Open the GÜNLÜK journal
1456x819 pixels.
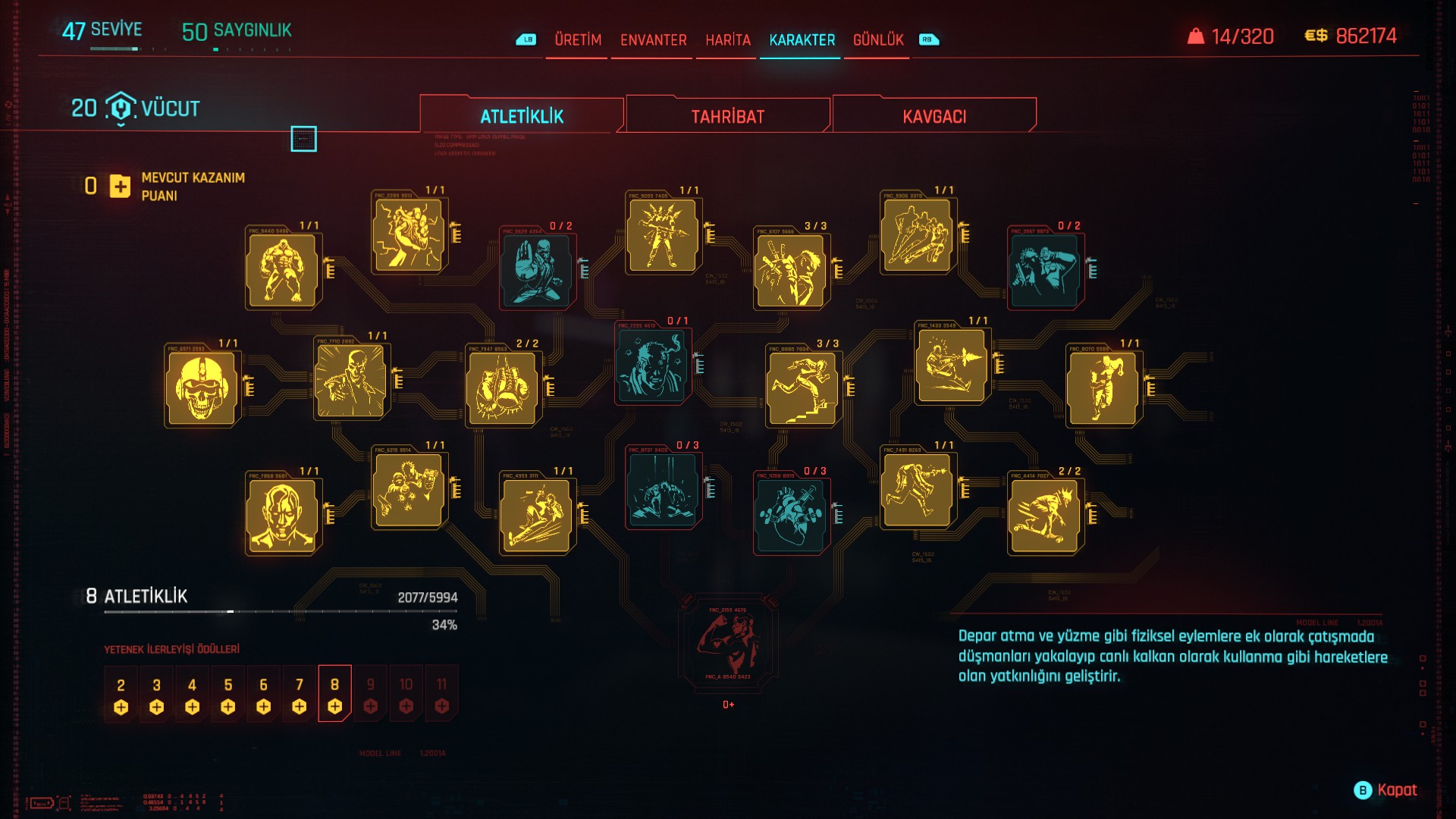point(877,39)
